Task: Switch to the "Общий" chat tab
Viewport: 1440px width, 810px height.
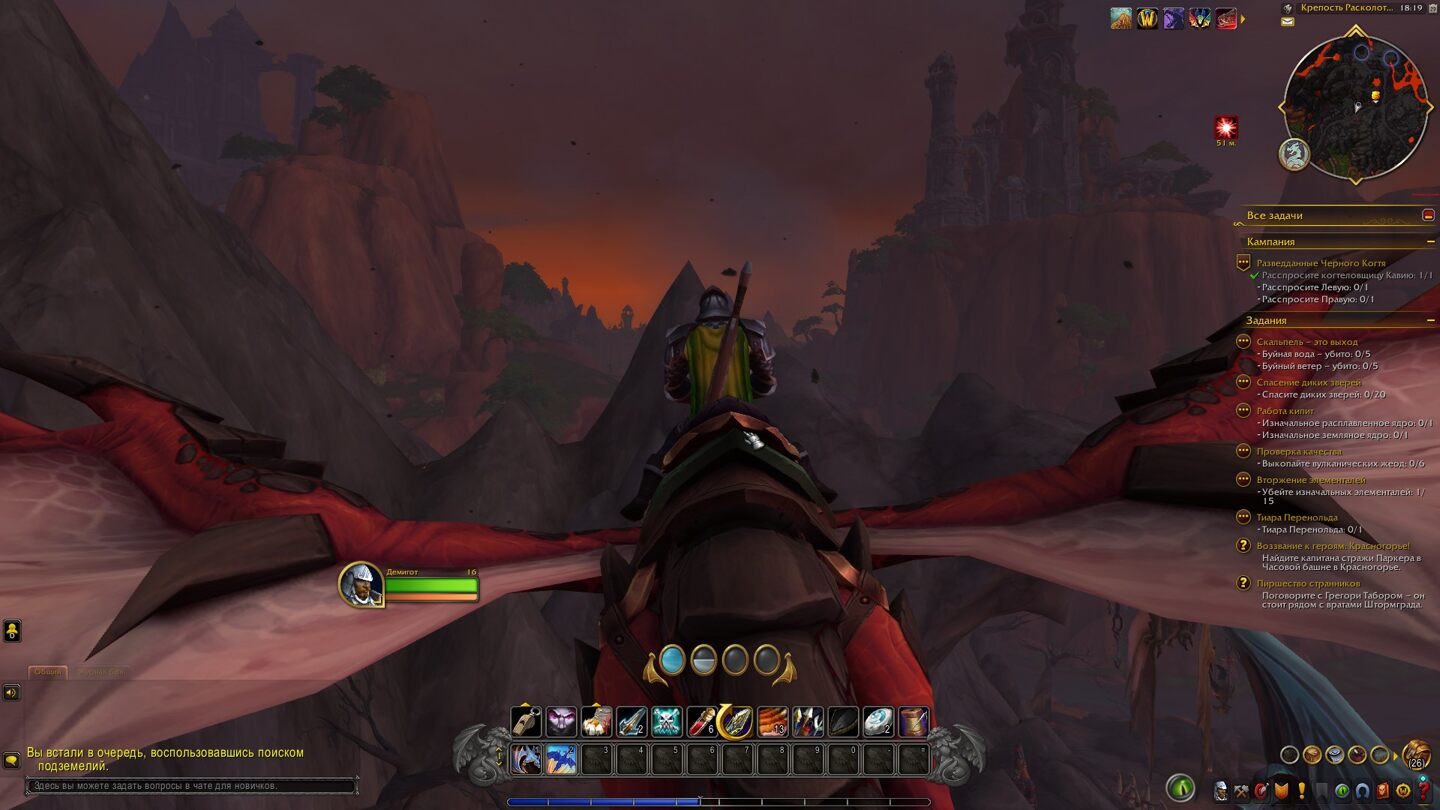Action: (47, 672)
